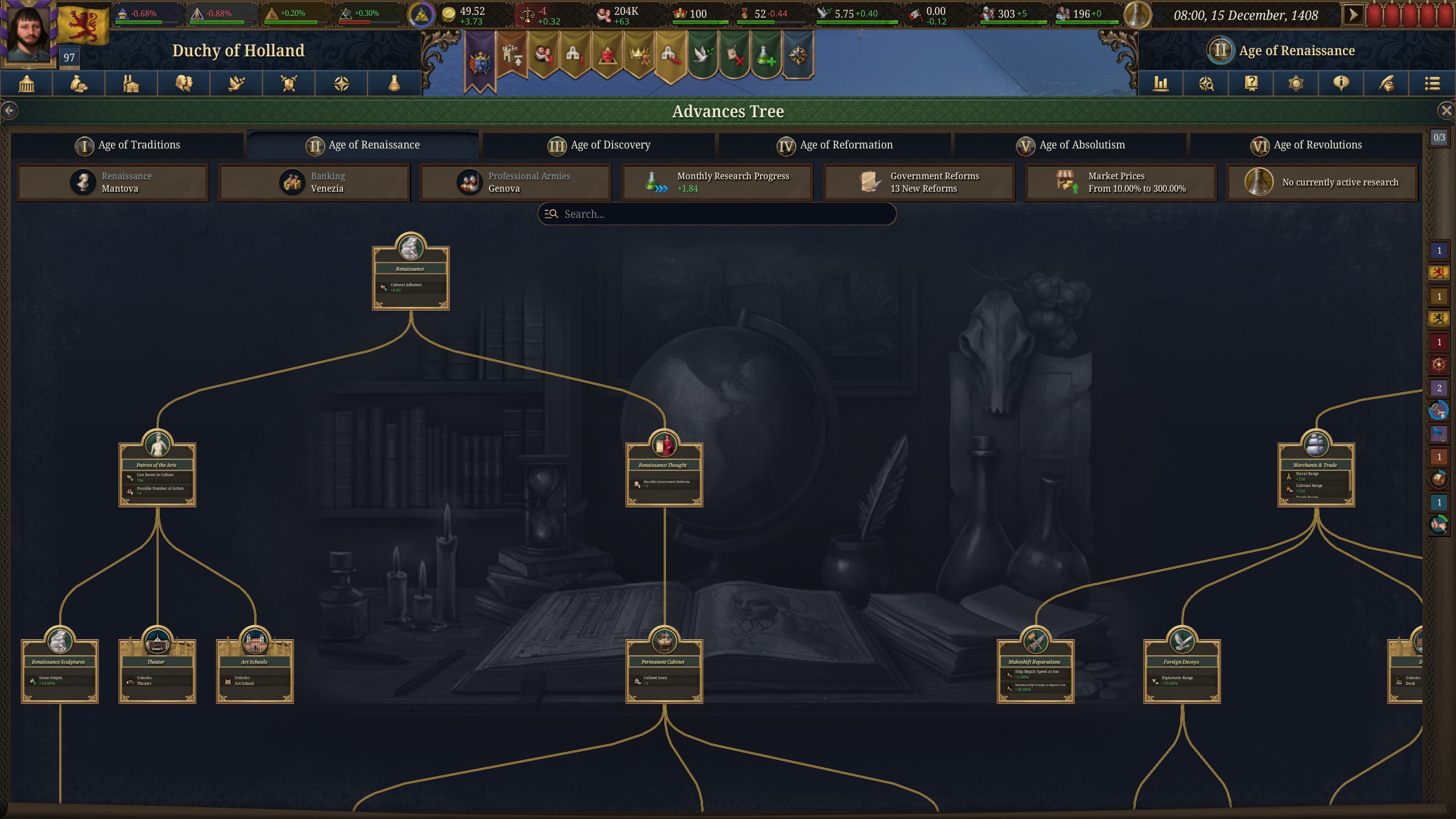Open the dove diplomacy panel
Viewport: 1456px width, 819px height.
click(x=237, y=84)
